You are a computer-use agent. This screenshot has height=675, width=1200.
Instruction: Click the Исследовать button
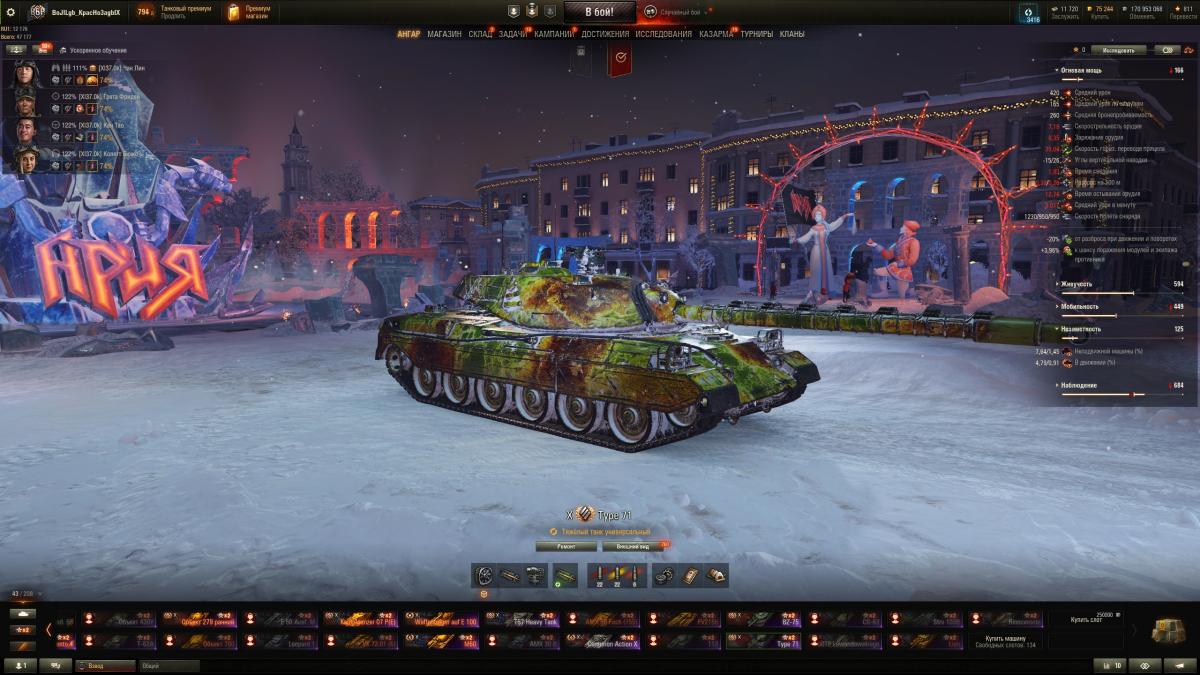(x=1118, y=49)
